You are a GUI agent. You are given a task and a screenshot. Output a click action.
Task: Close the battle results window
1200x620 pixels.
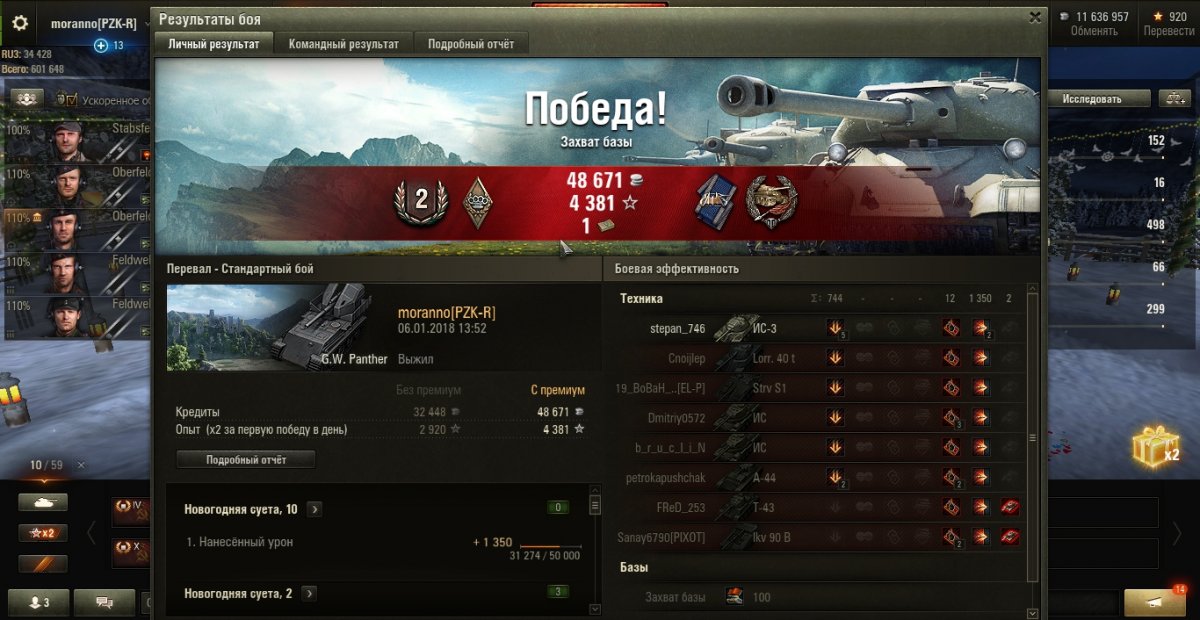click(1035, 17)
